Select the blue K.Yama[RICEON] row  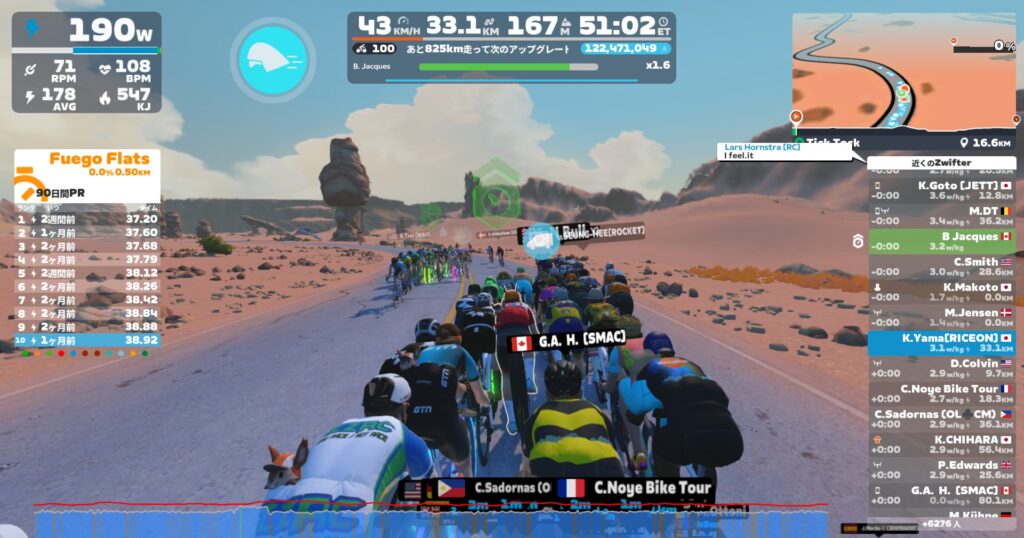pos(942,343)
